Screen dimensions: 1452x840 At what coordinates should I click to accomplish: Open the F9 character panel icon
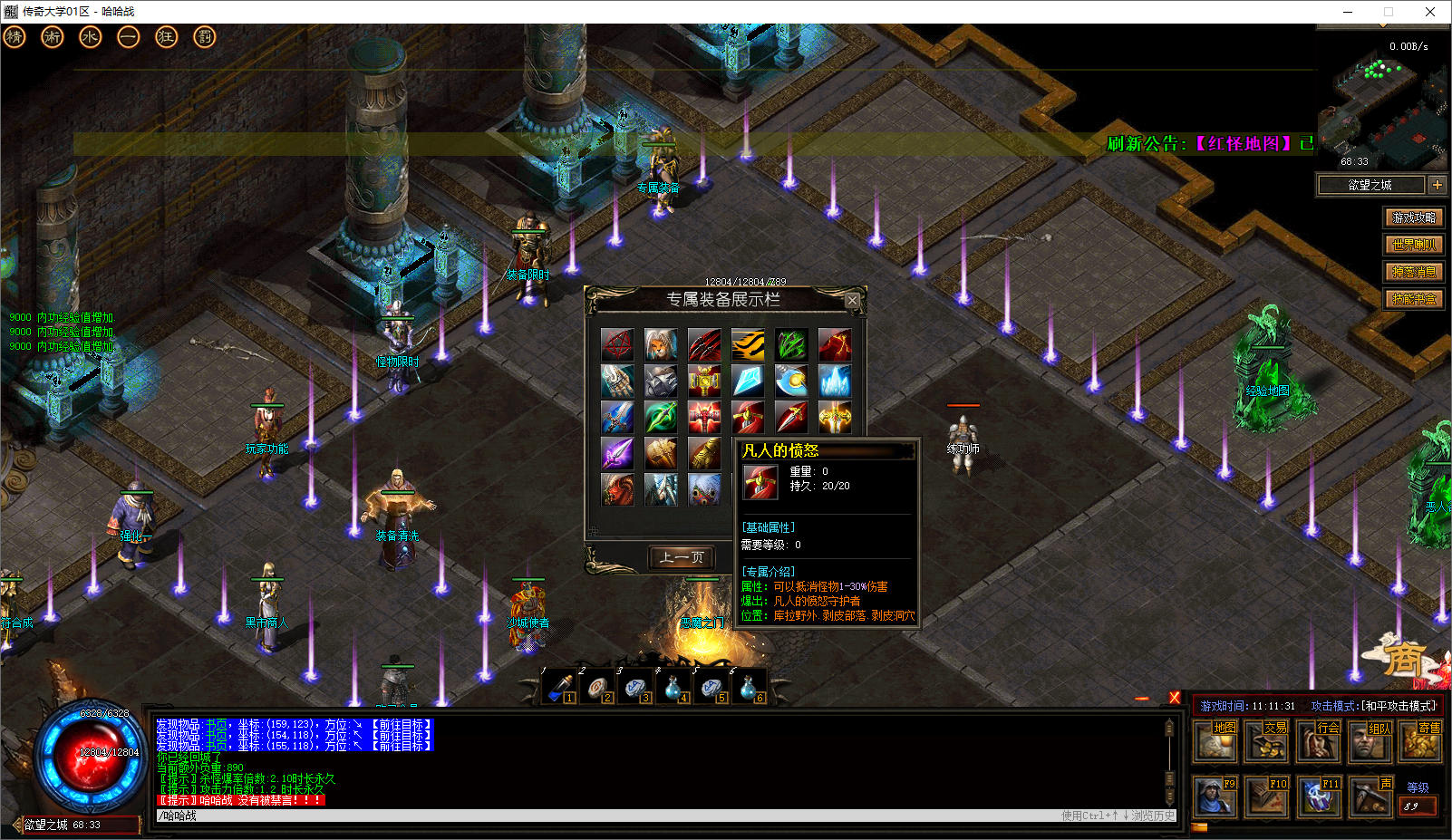pos(1215,796)
